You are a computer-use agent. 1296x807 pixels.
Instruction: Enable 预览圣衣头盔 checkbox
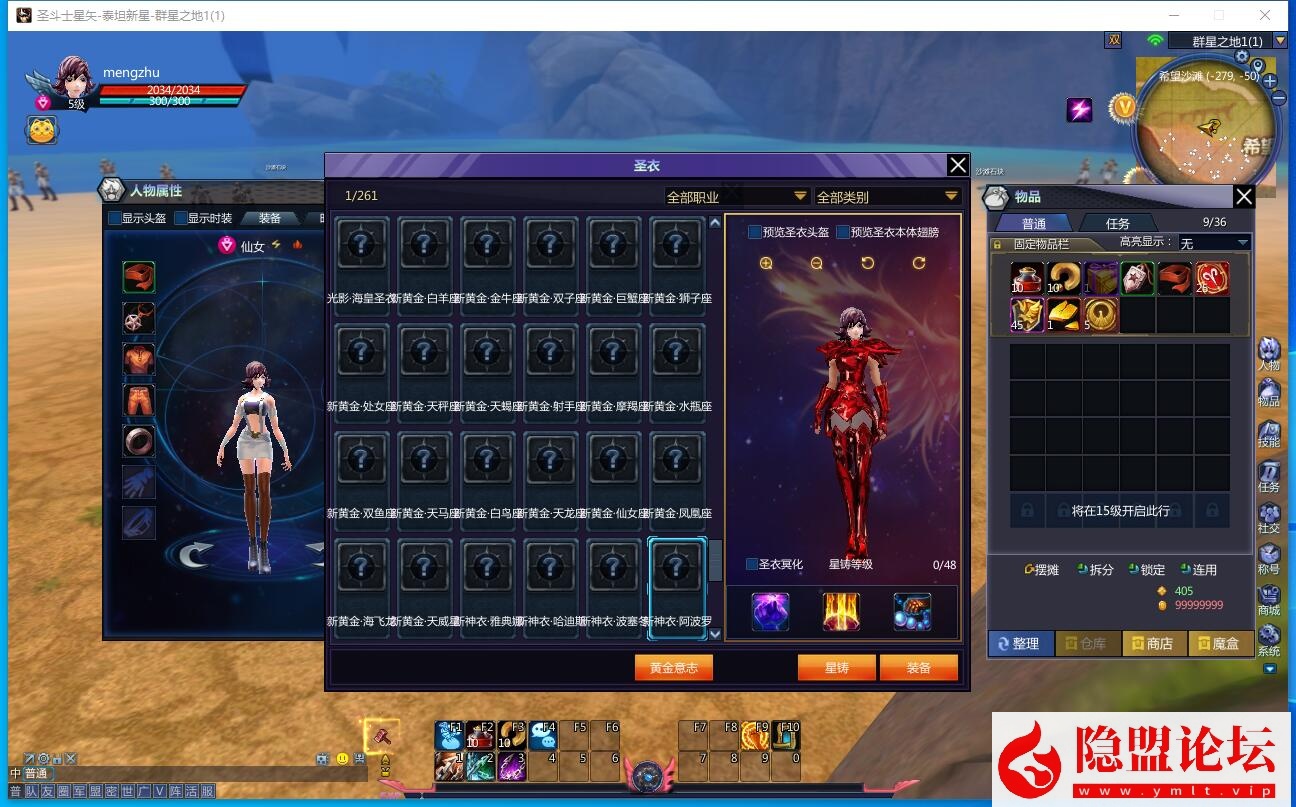pos(753,231)
